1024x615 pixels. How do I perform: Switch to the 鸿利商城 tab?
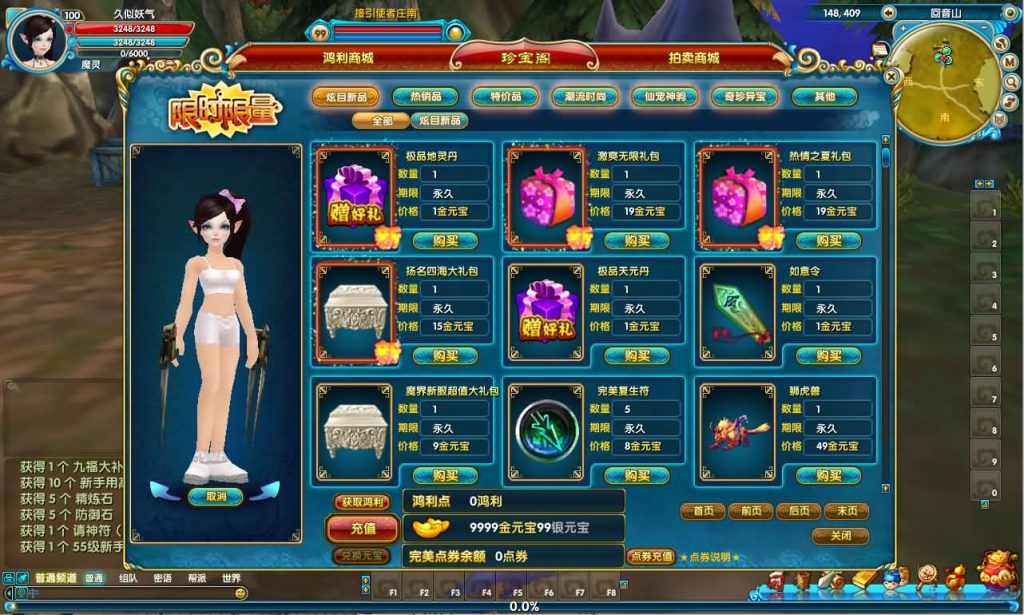pyautogui.click(x=341, y=58)
